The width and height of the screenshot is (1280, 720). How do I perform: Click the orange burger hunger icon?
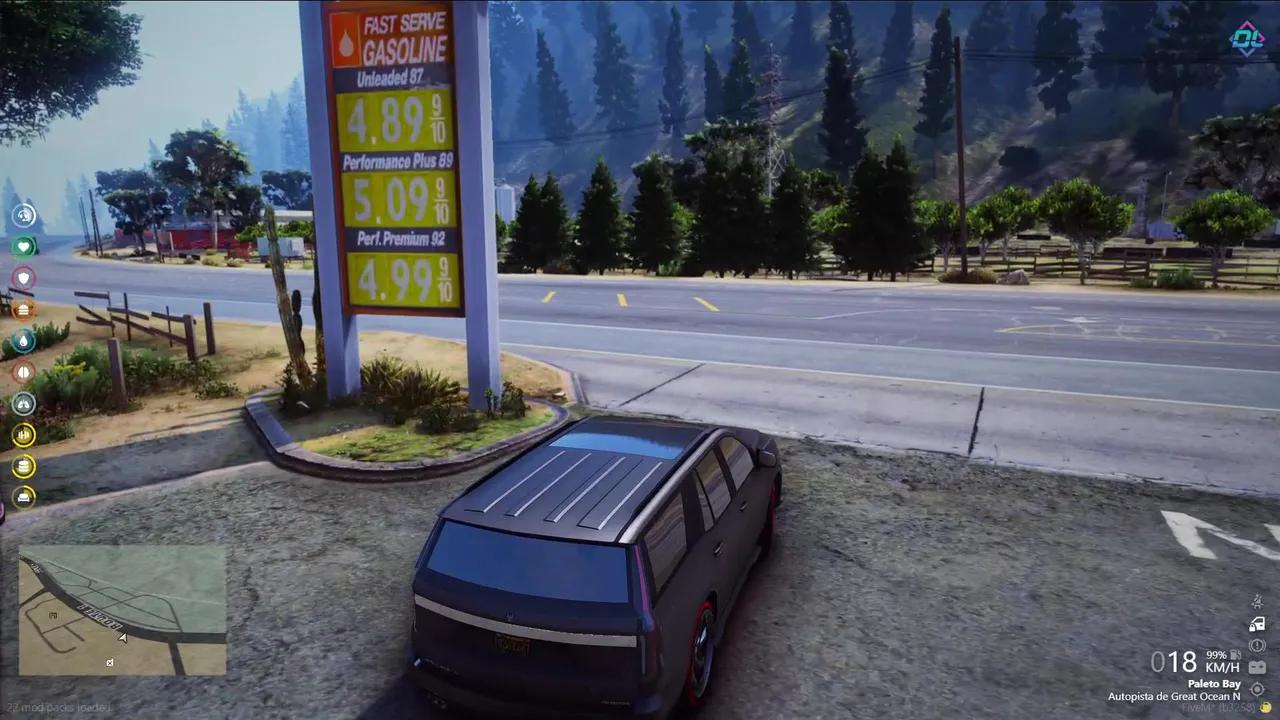23,309
